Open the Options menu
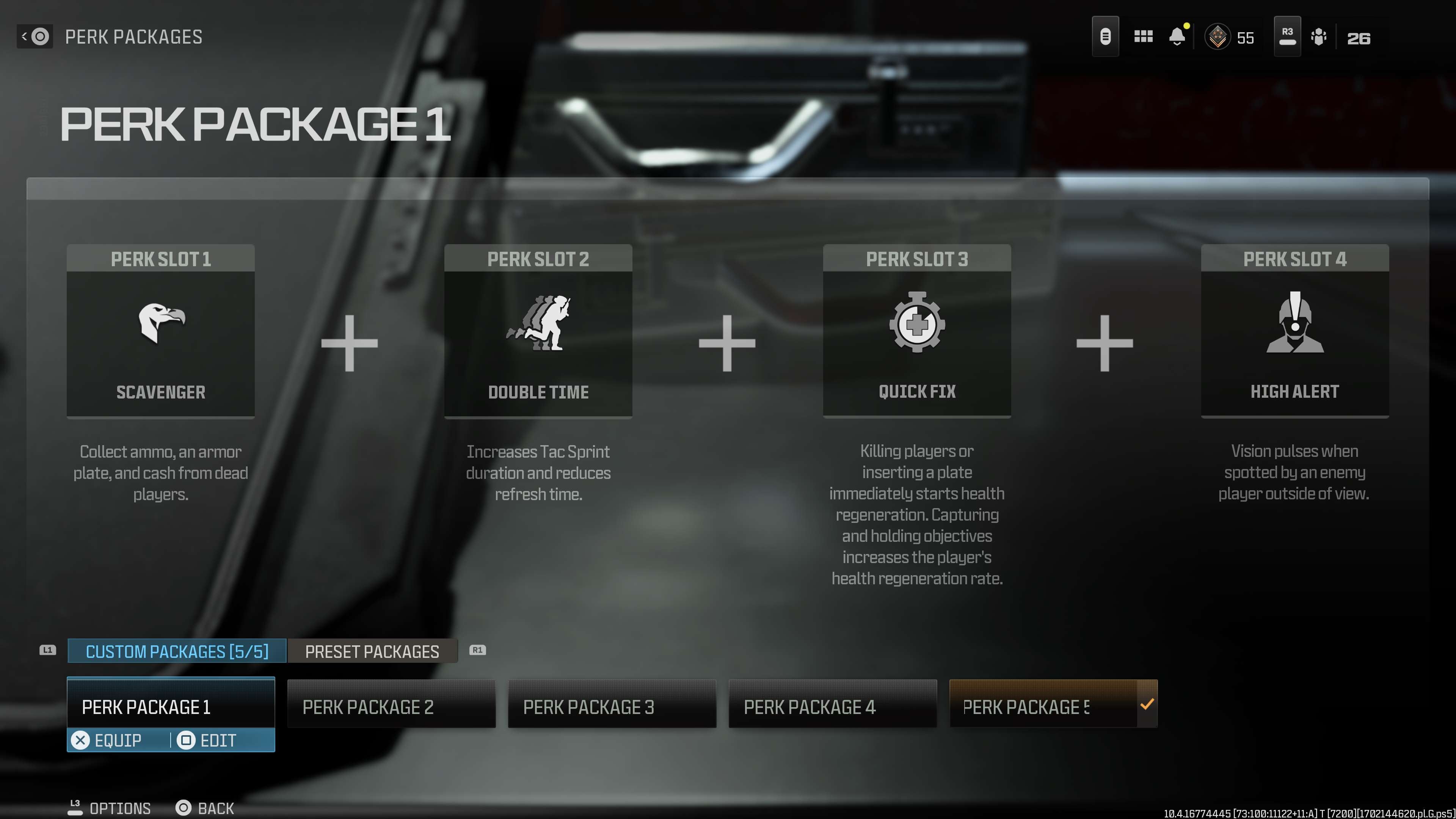The image size is (1456, 819). (110, 808)
